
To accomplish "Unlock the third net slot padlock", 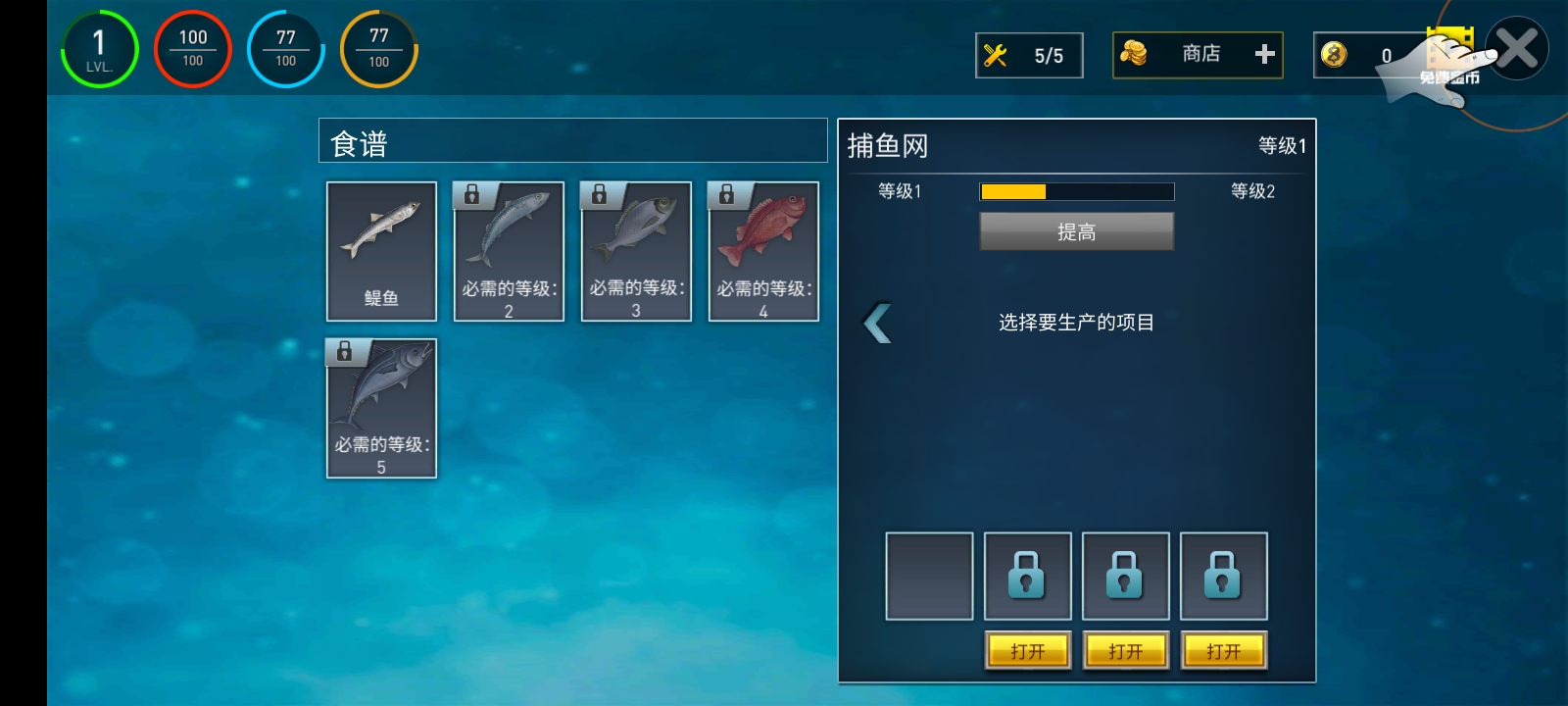I will [1125, 575].
